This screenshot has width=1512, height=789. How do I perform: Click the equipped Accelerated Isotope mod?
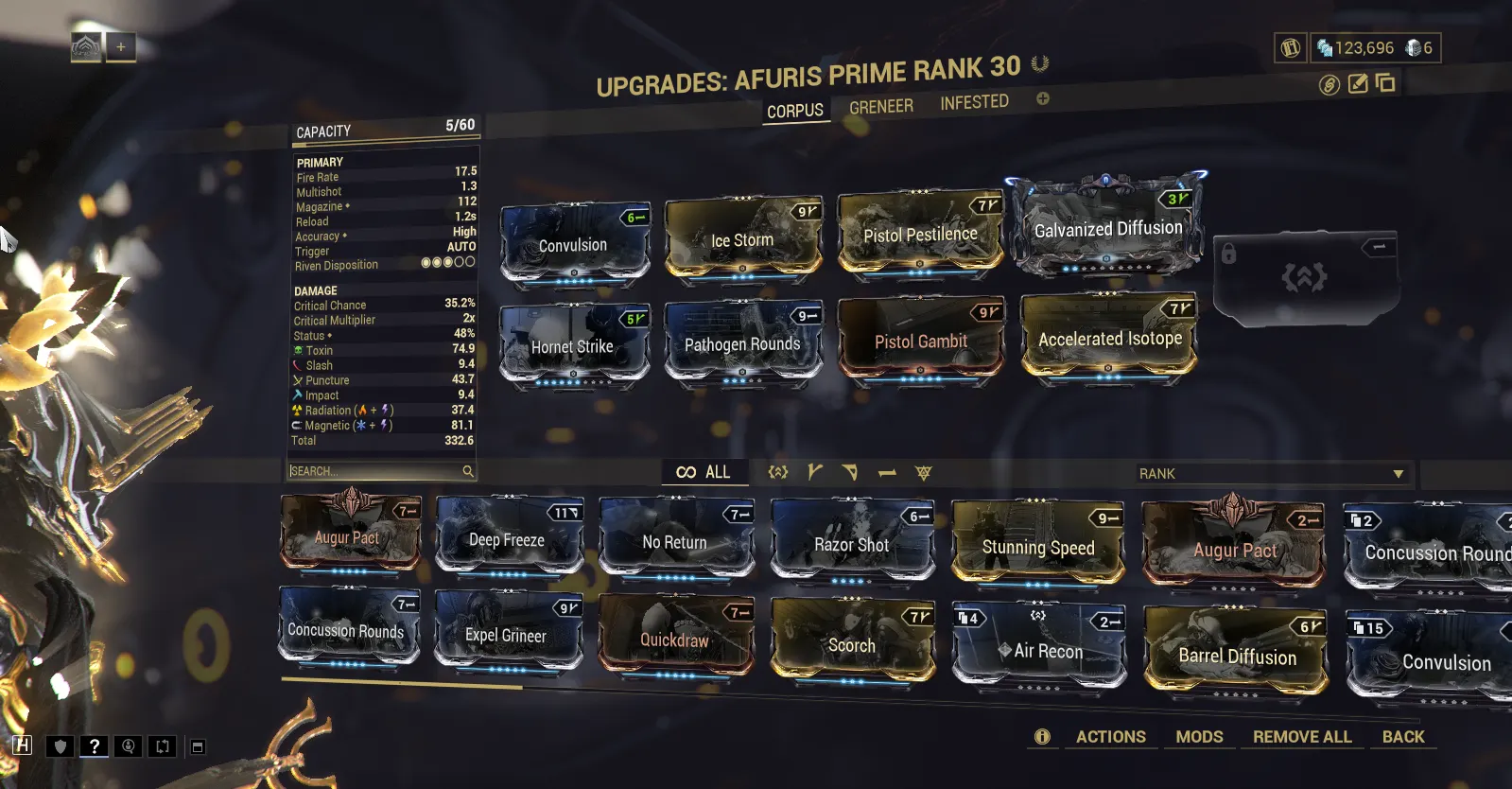(1109, 339)
